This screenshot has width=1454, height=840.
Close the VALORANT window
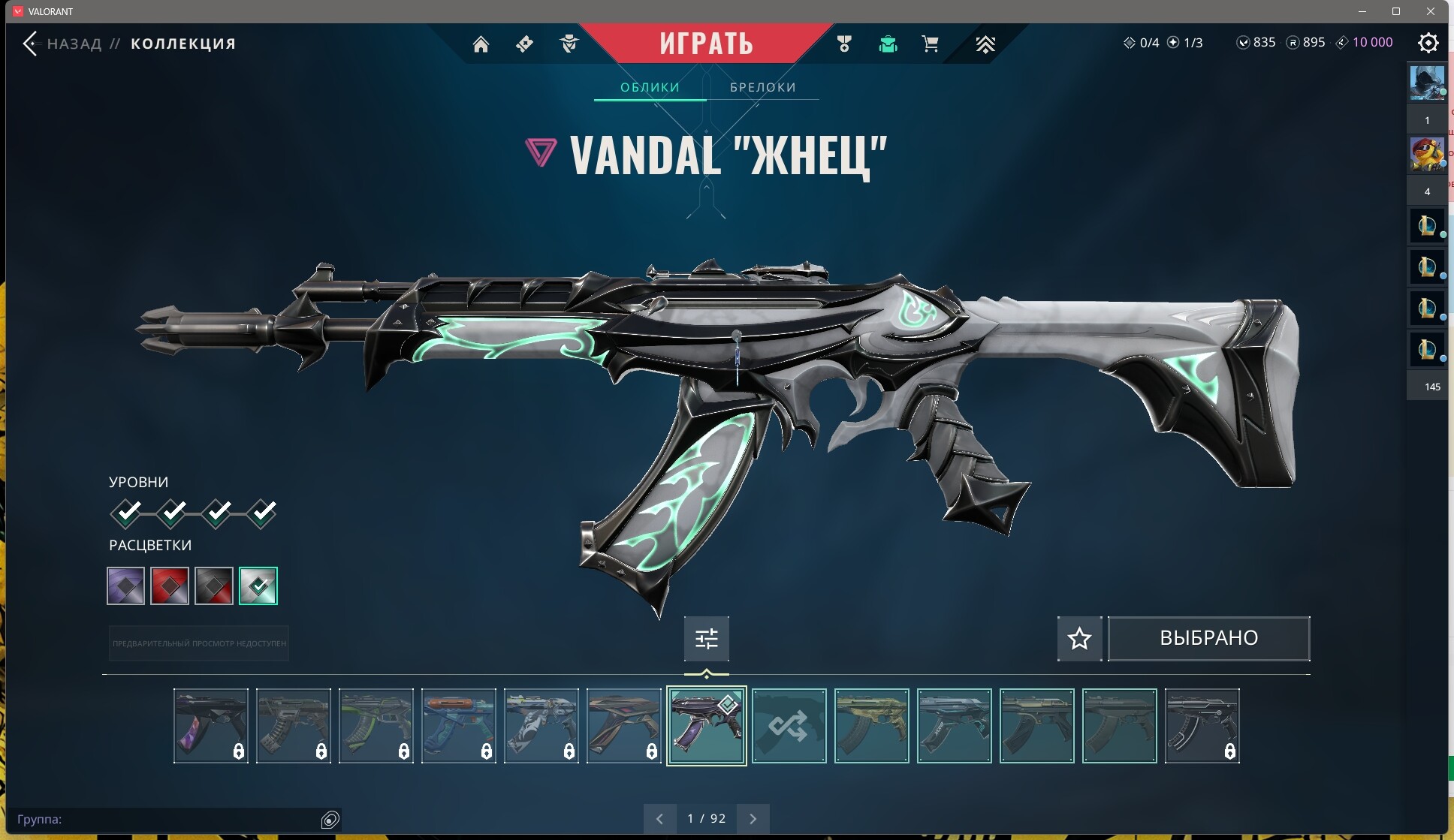1431,11
